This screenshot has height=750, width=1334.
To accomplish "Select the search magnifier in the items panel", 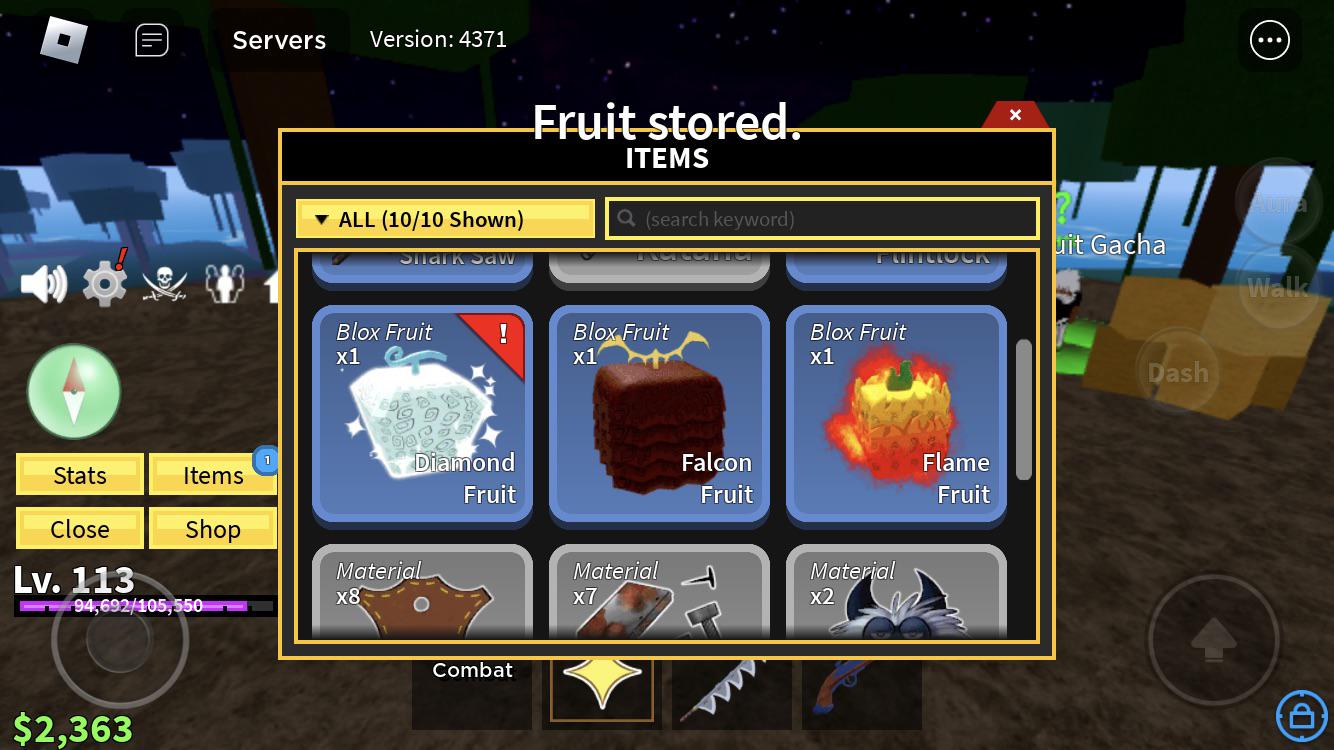I will pos(626,218).
